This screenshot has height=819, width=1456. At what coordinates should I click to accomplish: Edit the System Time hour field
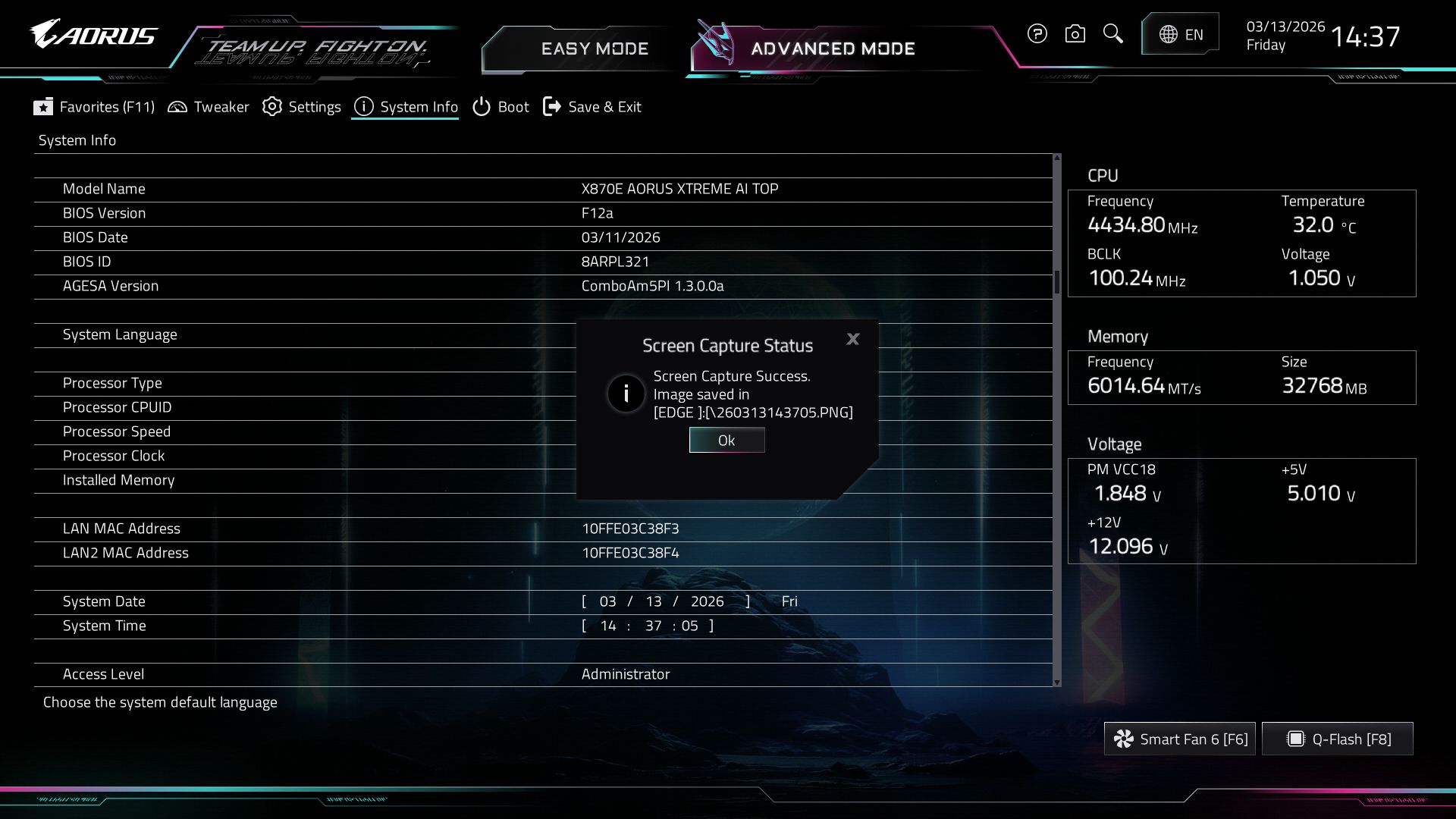[607, 626]
